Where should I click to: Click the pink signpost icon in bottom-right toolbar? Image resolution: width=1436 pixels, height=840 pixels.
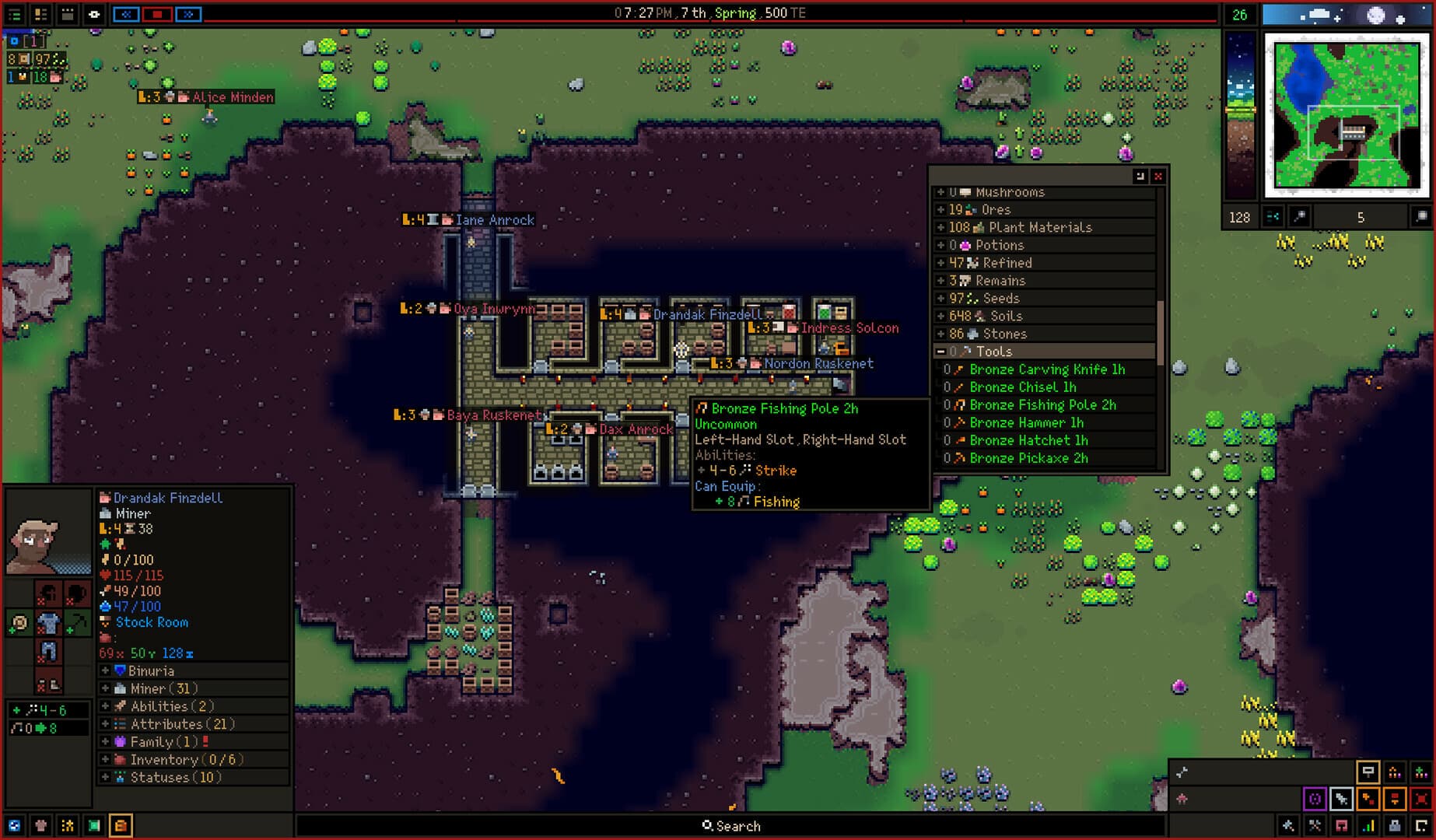[1340, 827]
